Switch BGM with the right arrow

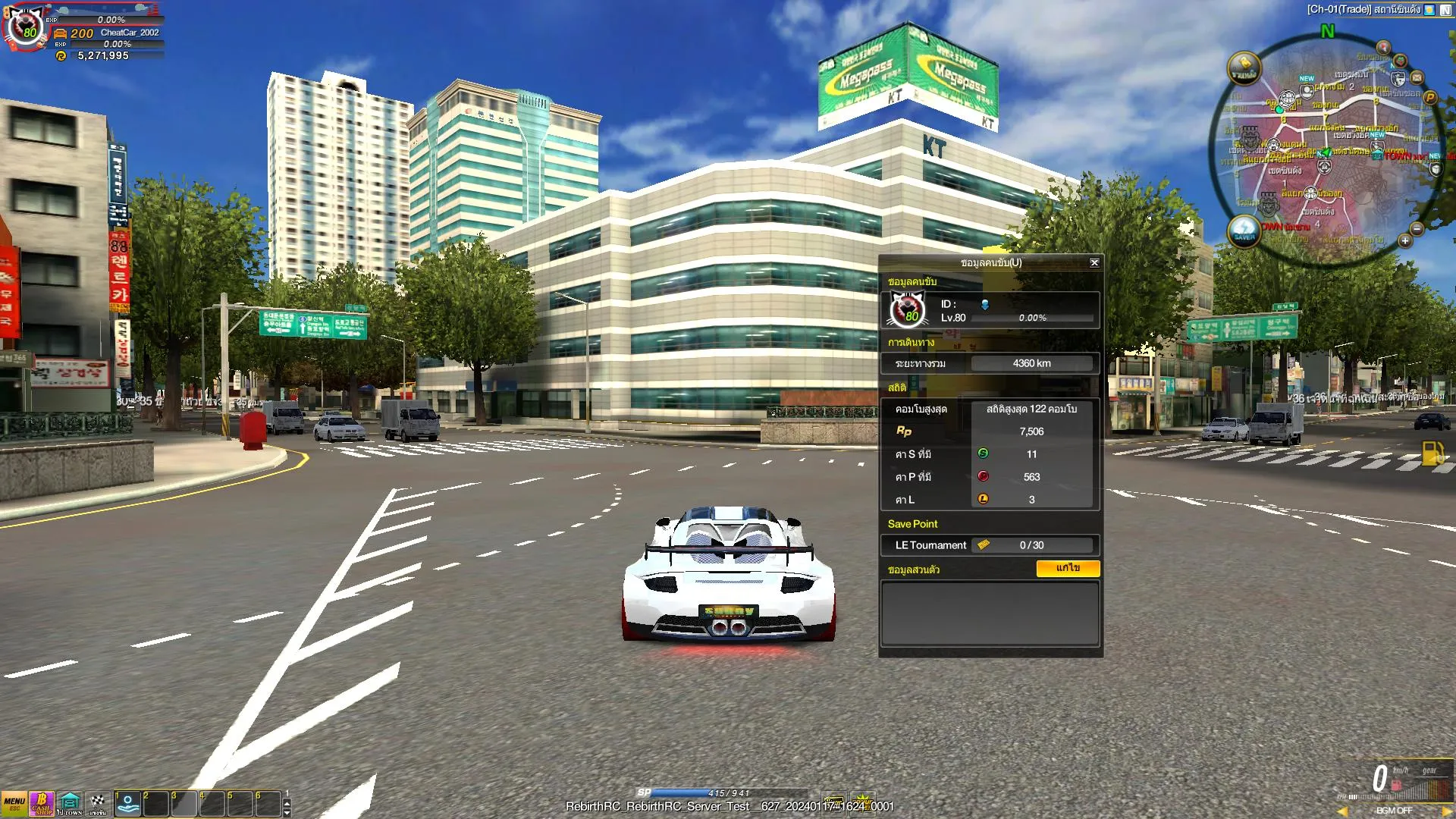tap(1446, 811)
